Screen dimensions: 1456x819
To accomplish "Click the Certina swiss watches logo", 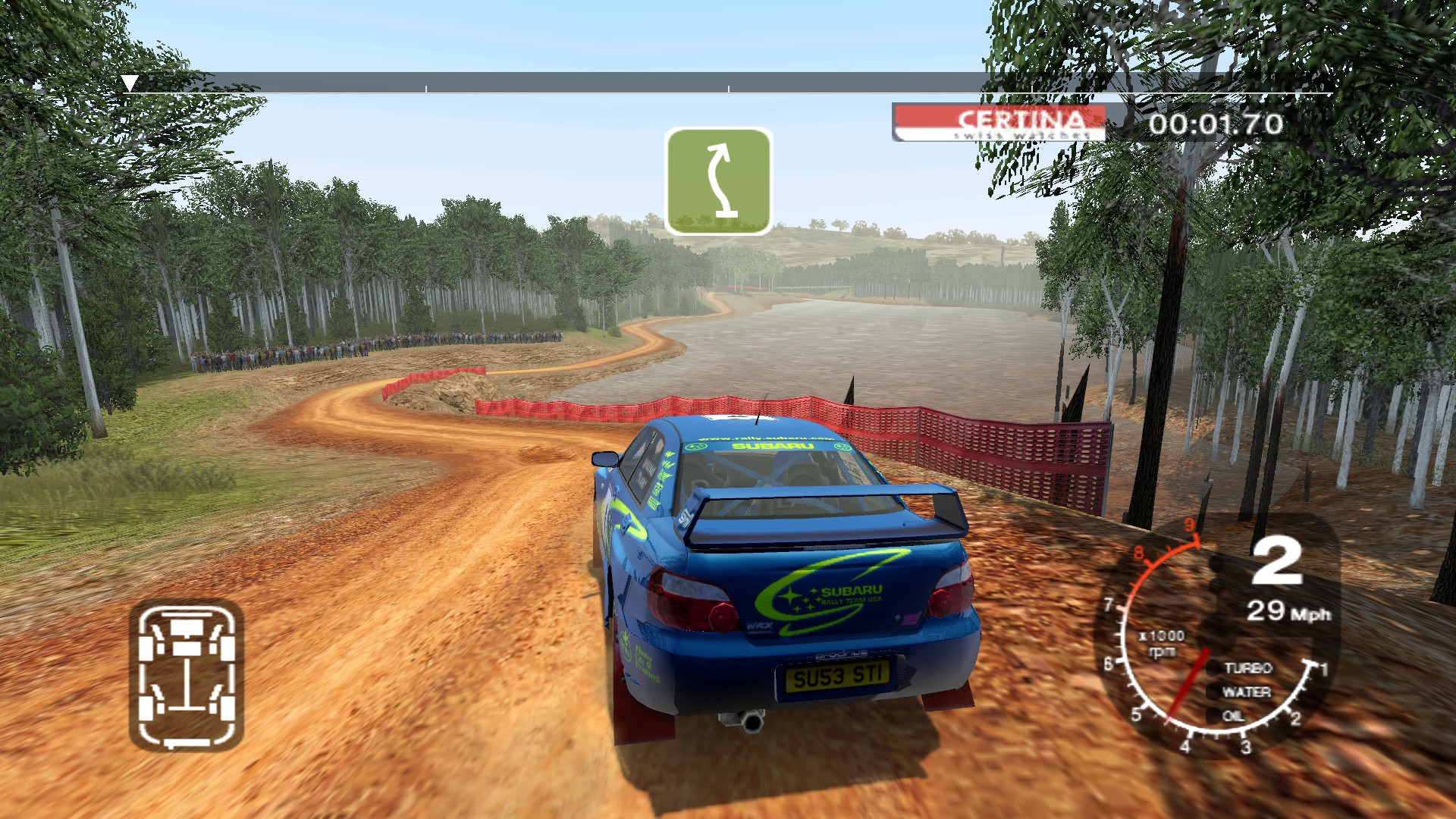I will point(999,123).
